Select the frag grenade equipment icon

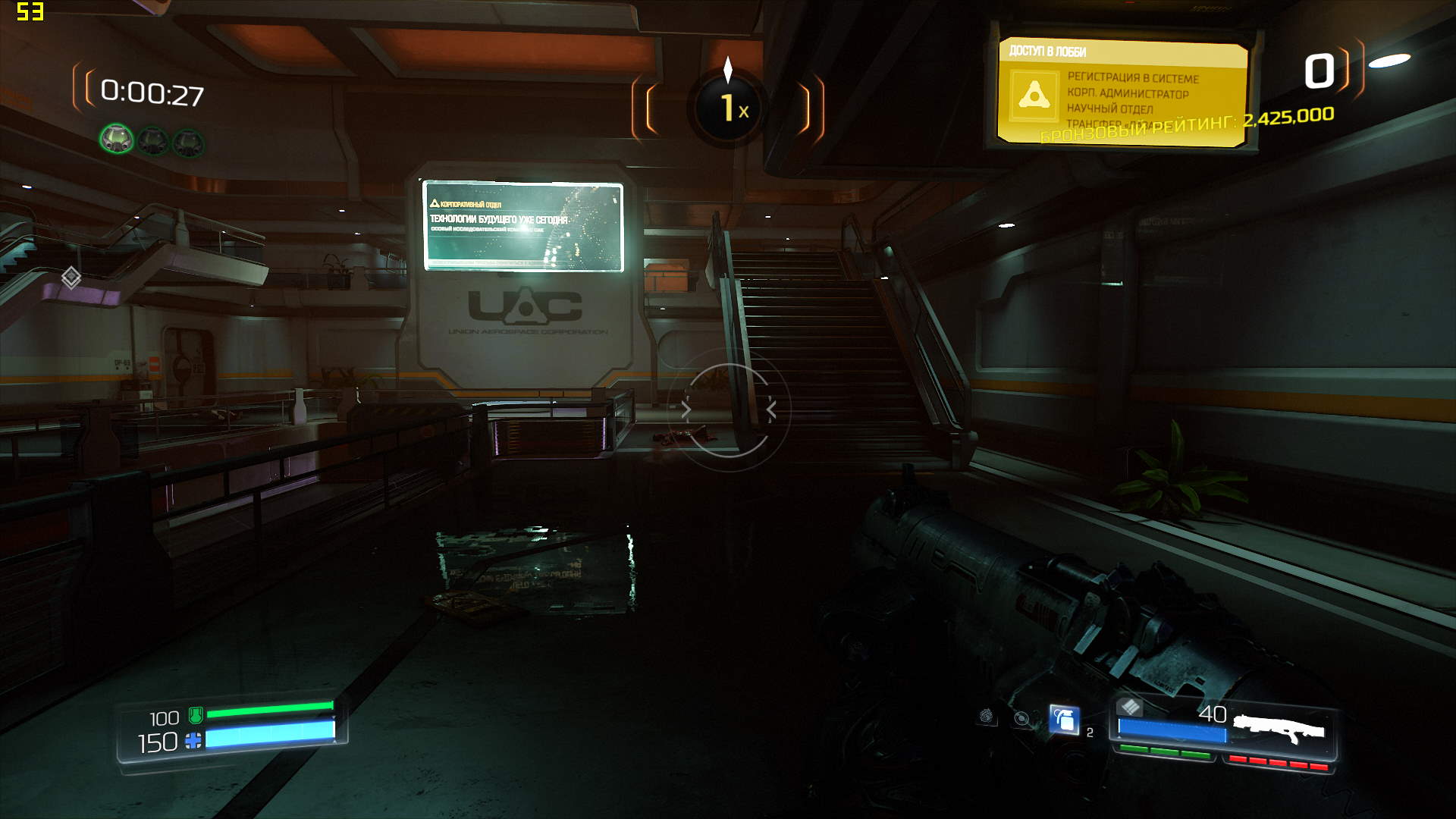1064,720
